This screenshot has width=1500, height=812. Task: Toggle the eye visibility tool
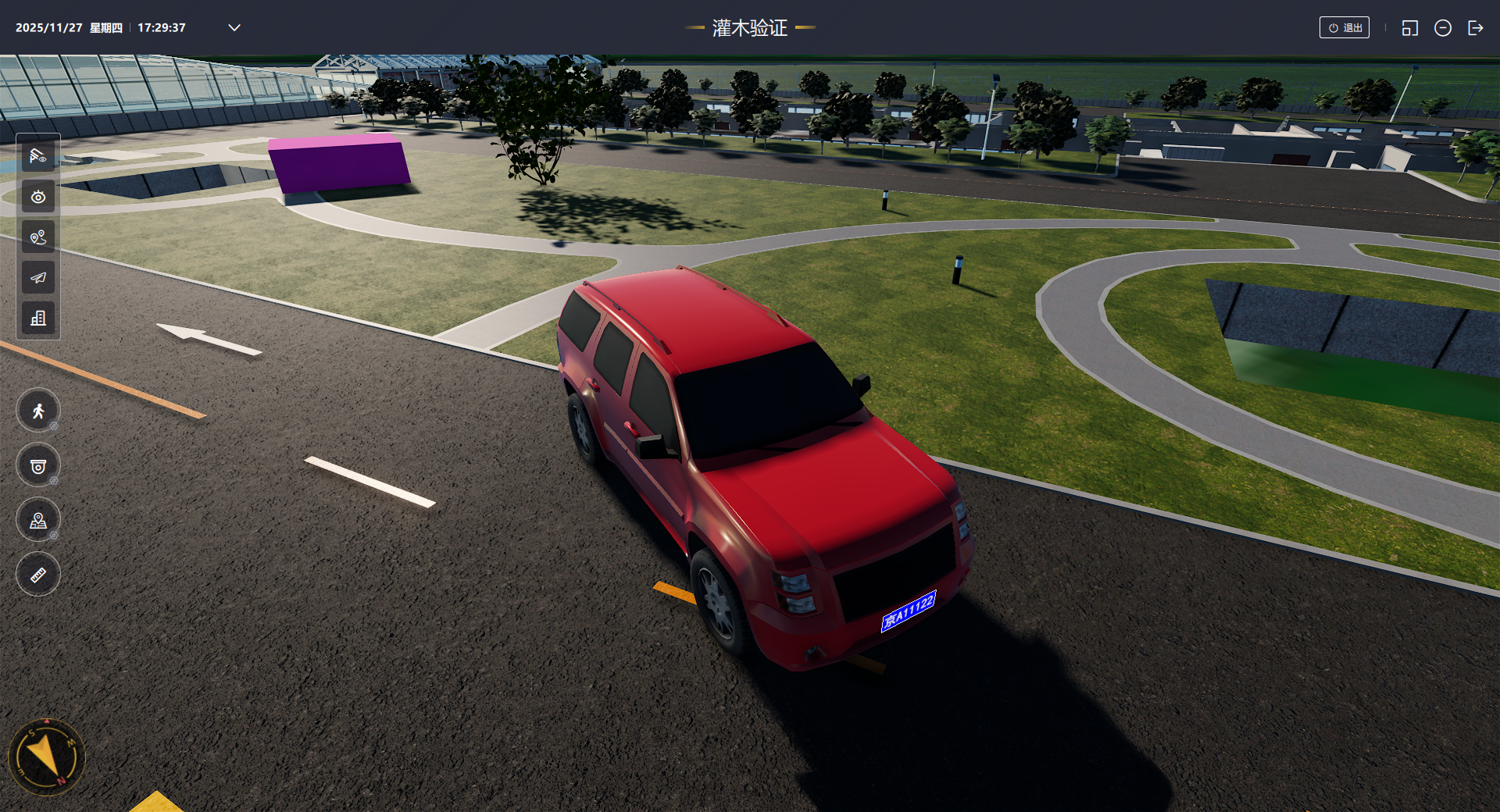pyautogui.click(x=38, y=197)
